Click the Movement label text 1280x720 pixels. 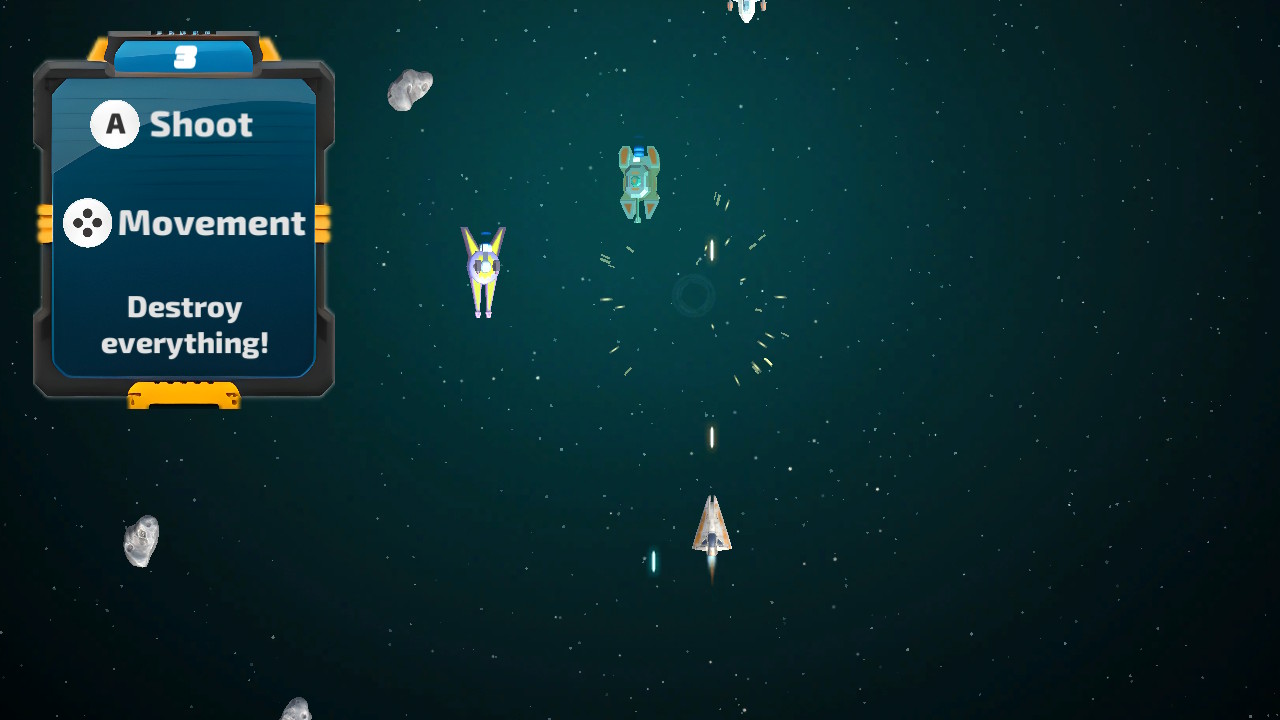(211, 223)
